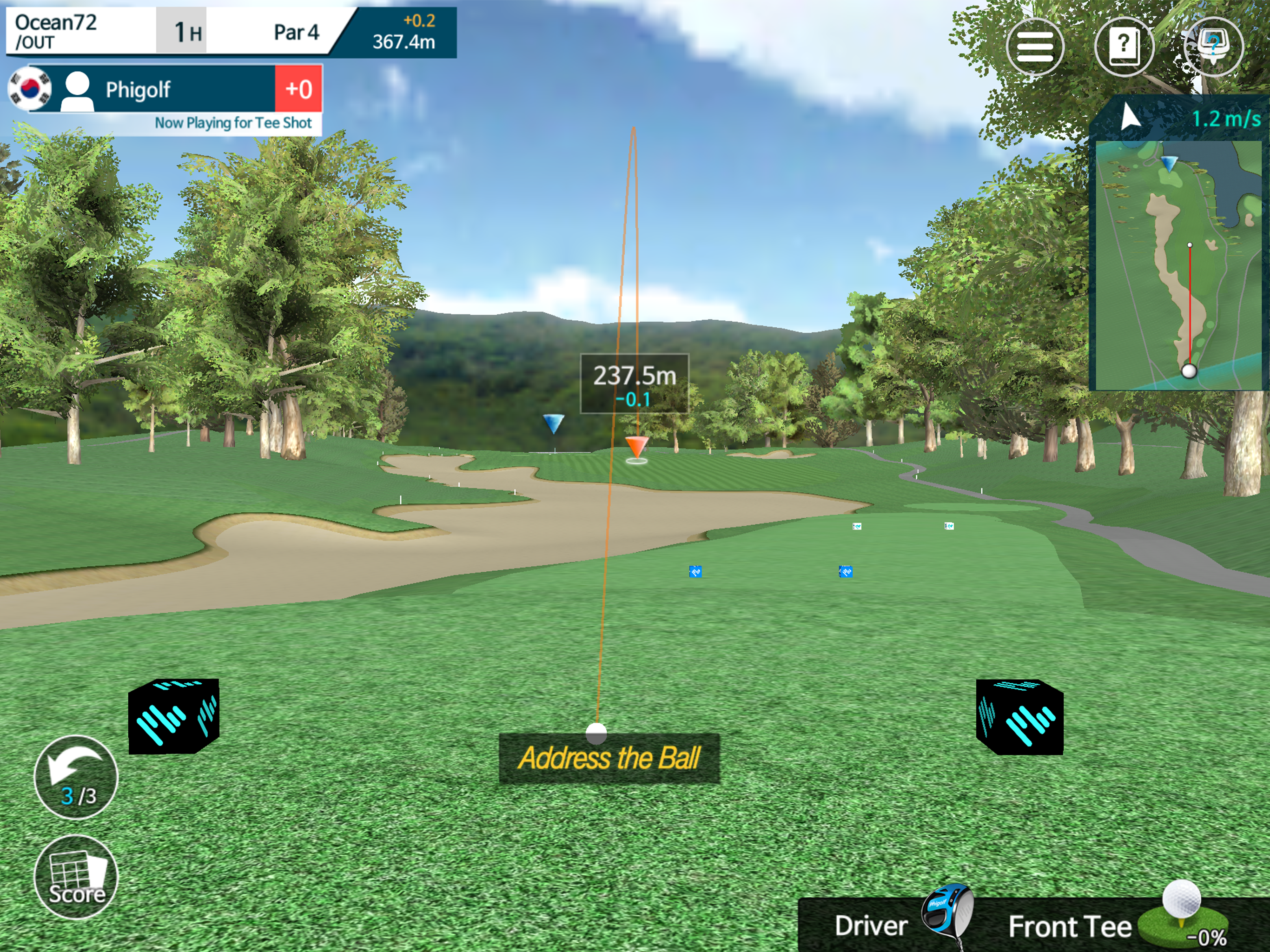Use the mulligan 3/3 button
The image size is (1270, 952).
click(76, 777)
